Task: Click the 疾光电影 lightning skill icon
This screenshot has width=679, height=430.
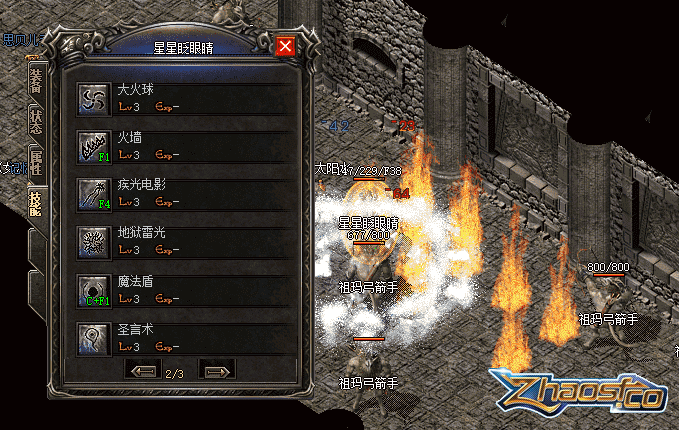Action: 95,193
